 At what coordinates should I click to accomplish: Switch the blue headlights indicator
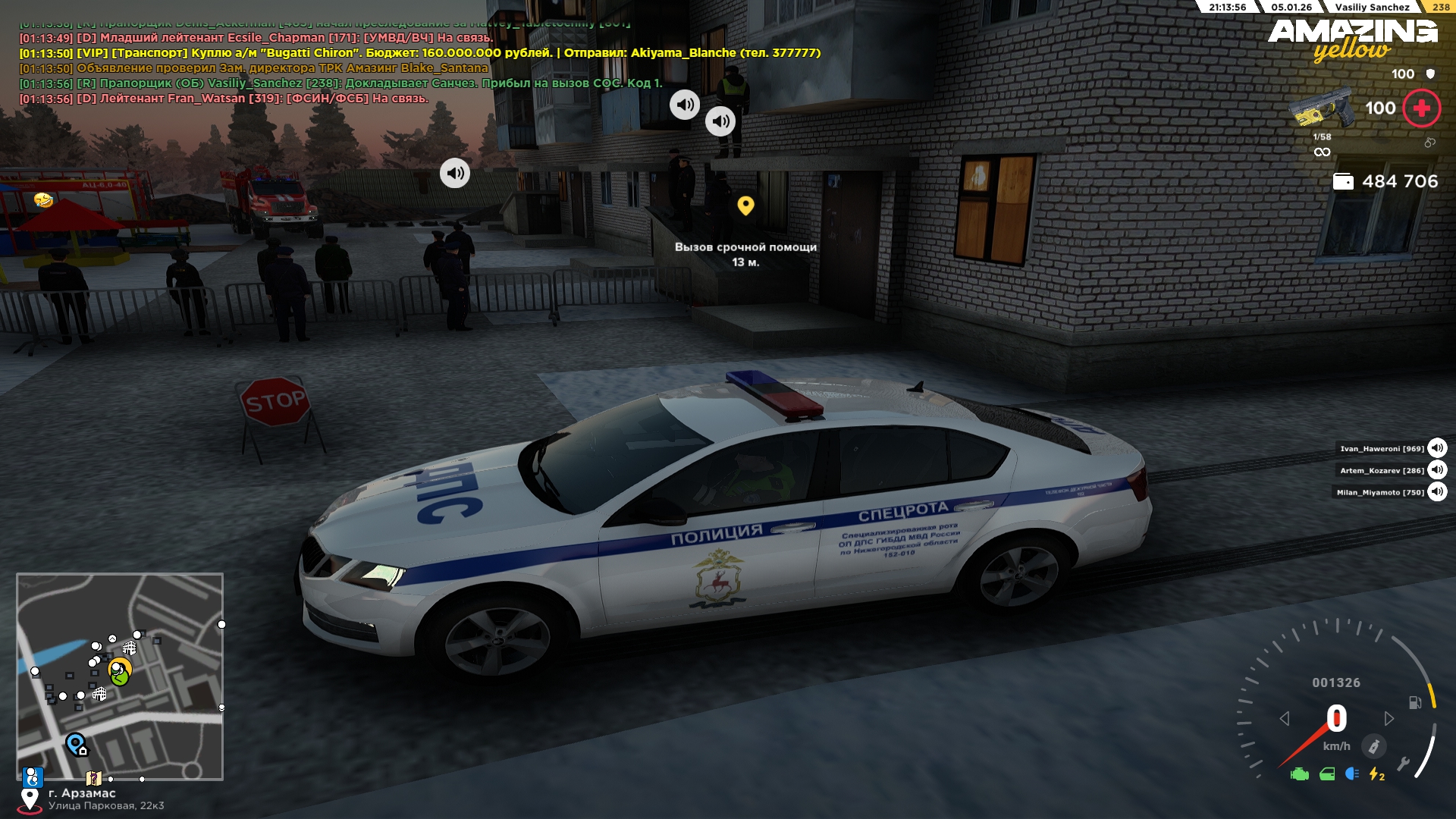[1352, 773]
